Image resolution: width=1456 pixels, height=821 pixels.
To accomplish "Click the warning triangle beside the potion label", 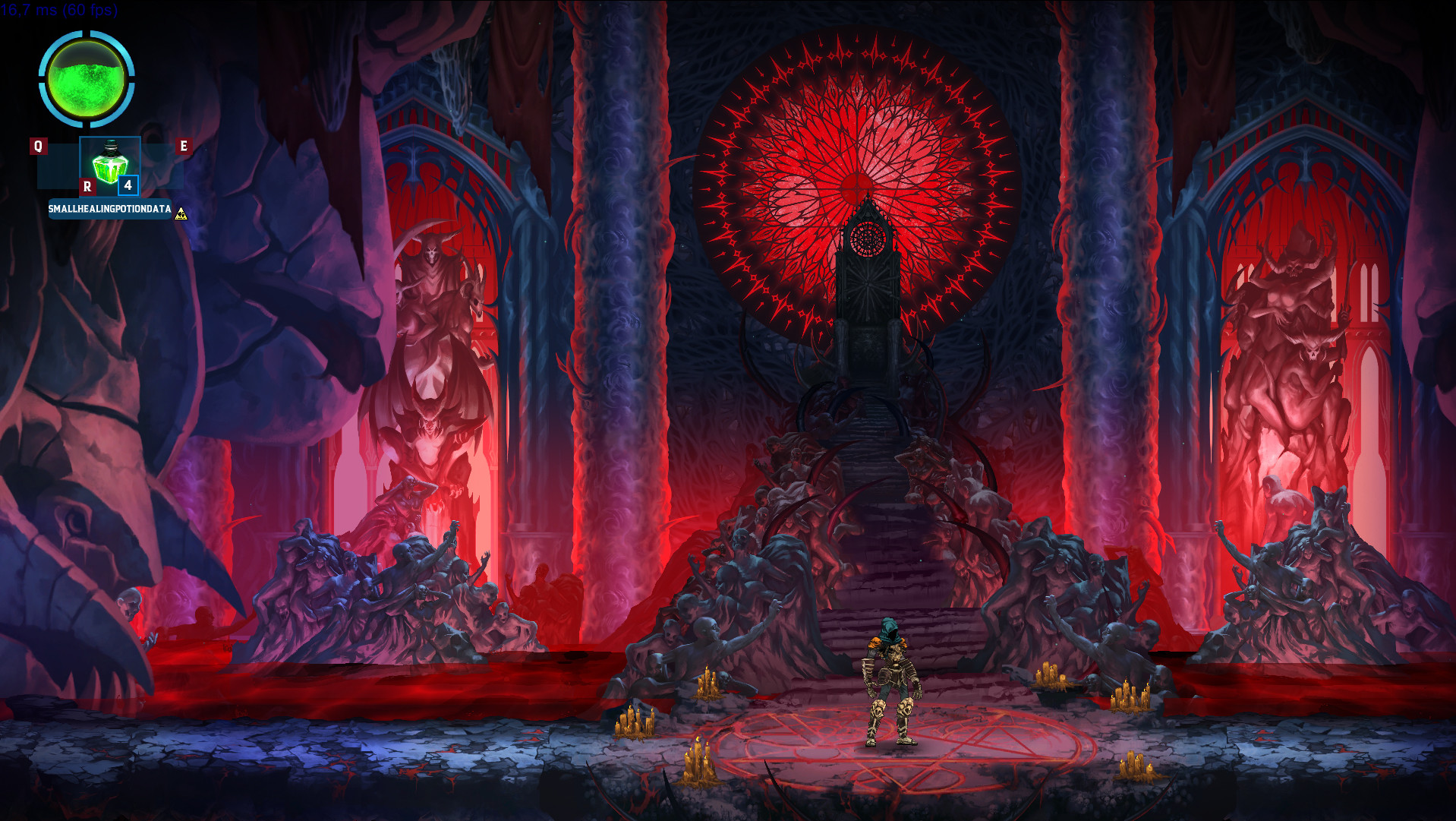I will (x=181, y=213).
